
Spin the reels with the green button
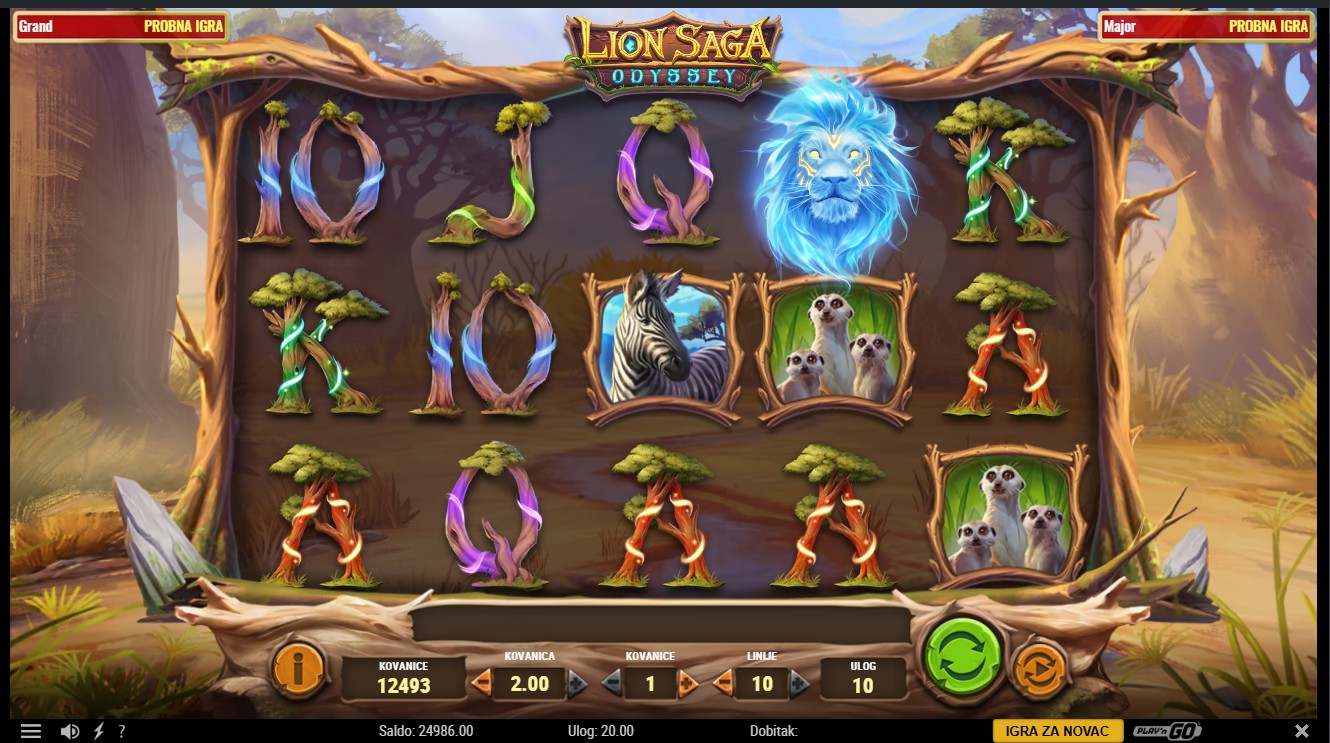(962, 659)
